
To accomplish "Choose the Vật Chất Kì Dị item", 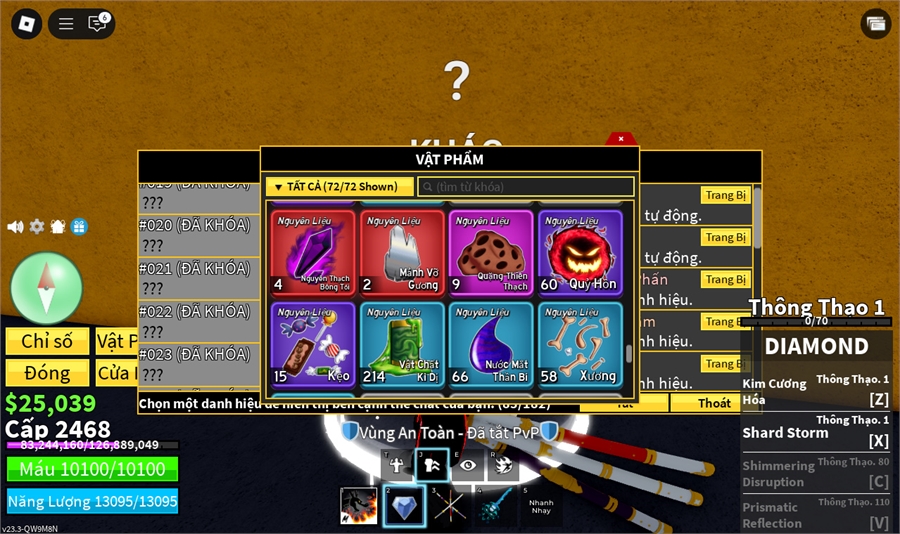I will [x=401, y=345].
